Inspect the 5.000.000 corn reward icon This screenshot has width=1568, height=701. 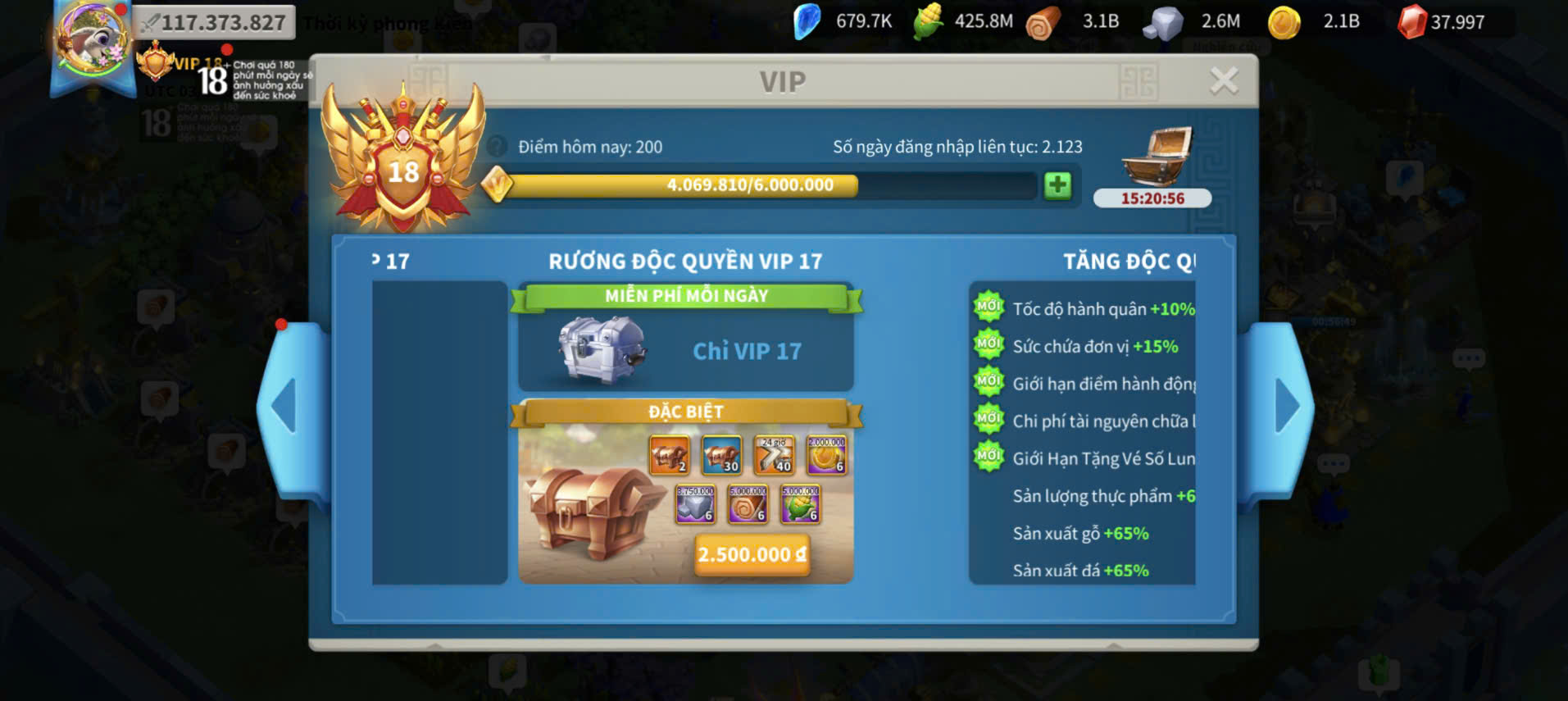800,503
